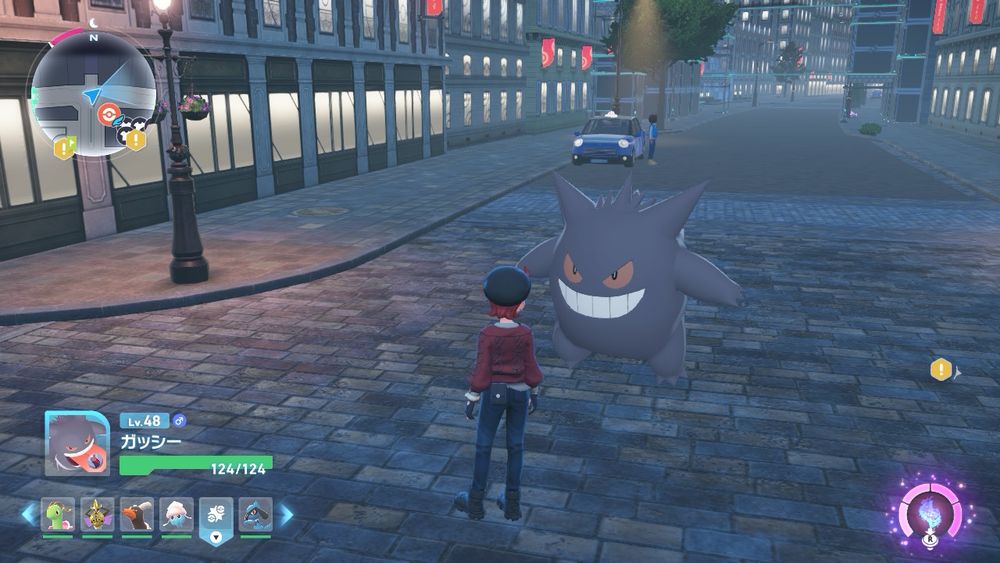Select the green Meganium party slot
Viewport: 1000px width, 563px height.
pos(57,514)
